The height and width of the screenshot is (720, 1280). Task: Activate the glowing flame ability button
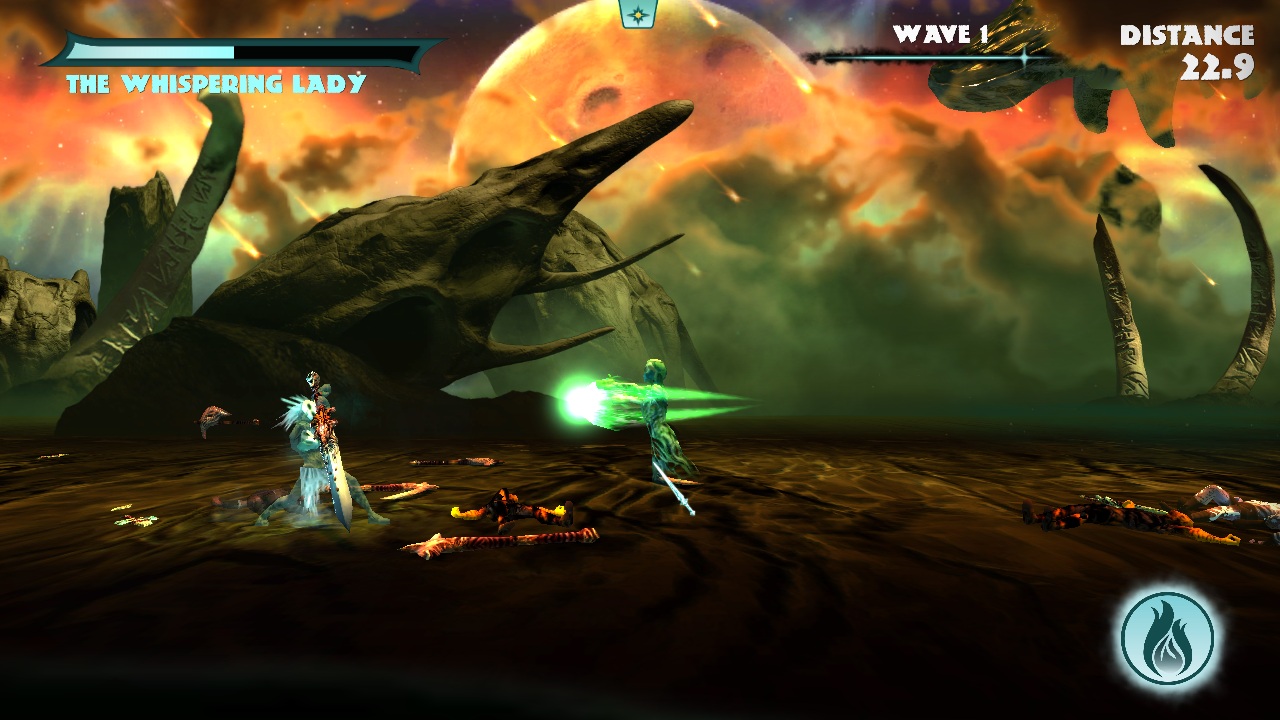coord(1167,638)
